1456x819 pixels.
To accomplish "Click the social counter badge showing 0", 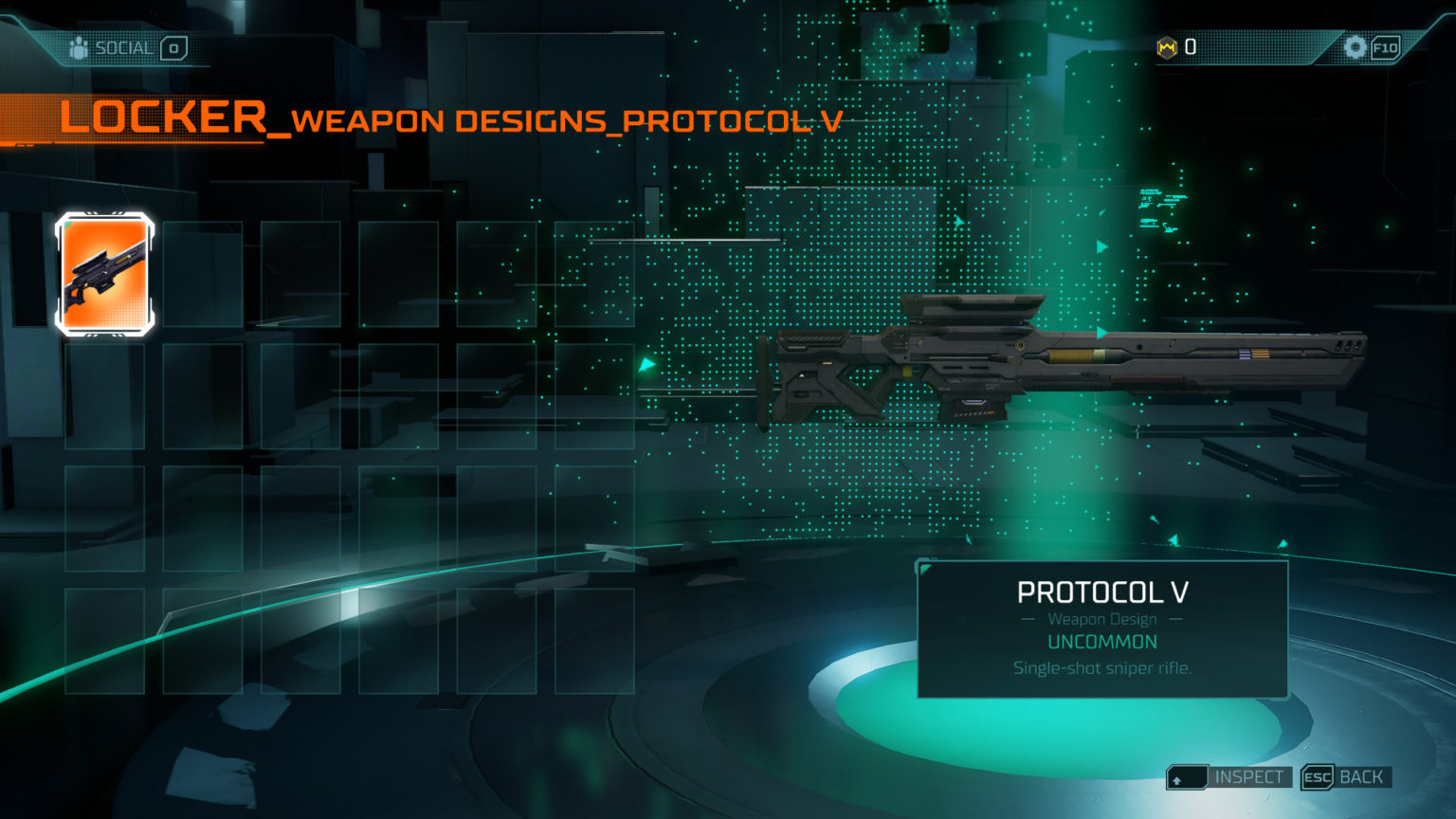I will (173, 46).
